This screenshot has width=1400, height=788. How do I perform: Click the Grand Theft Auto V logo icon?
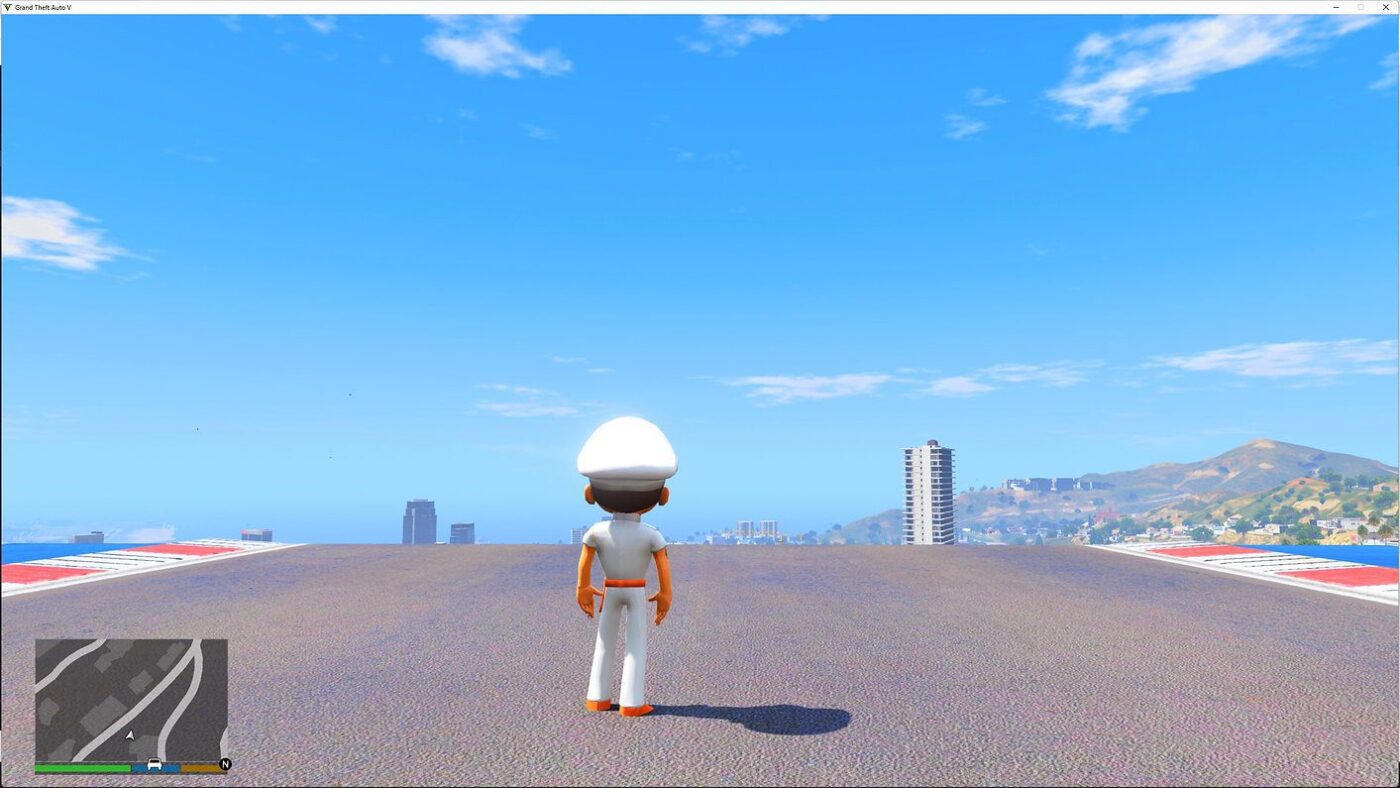[8, 7]
